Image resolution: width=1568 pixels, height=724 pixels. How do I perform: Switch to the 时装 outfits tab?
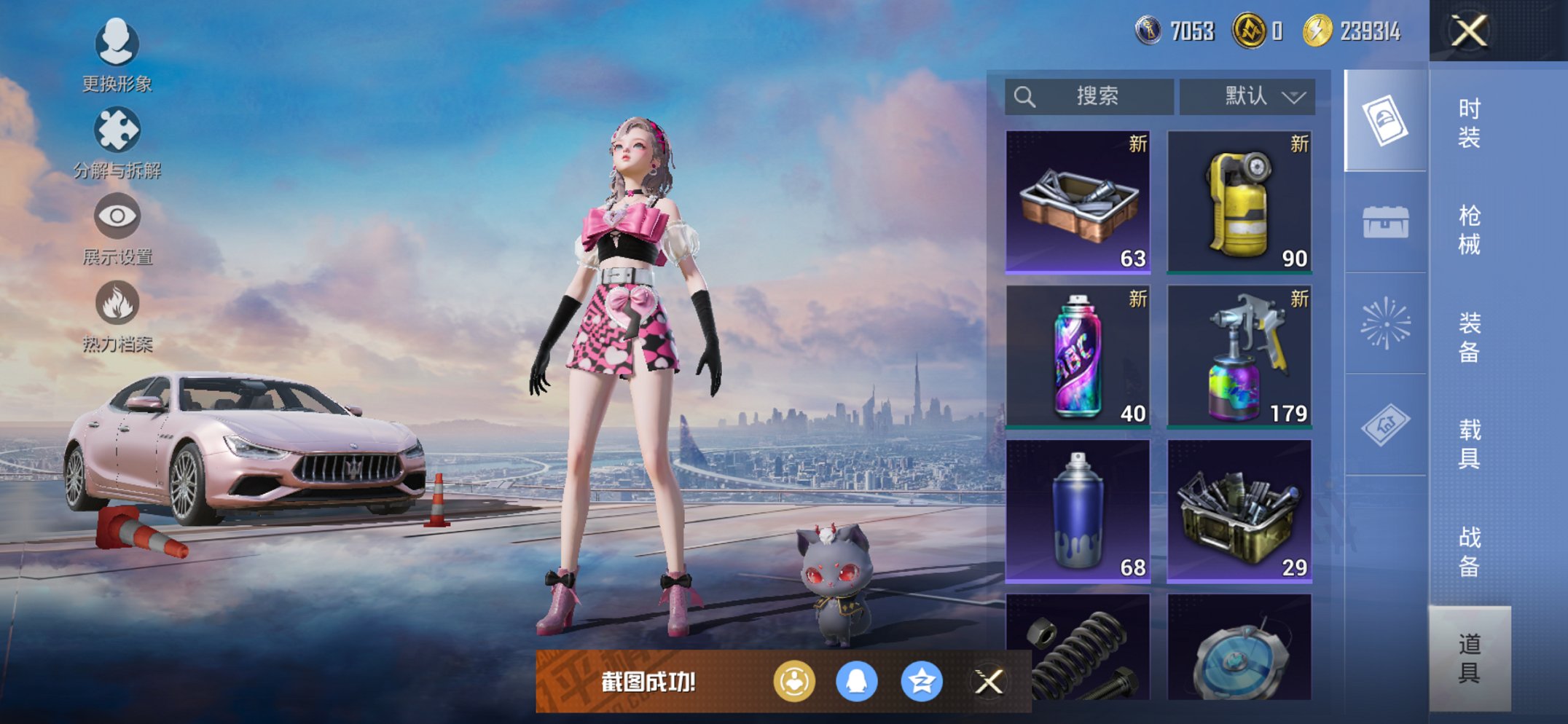tap(1469, 122)
